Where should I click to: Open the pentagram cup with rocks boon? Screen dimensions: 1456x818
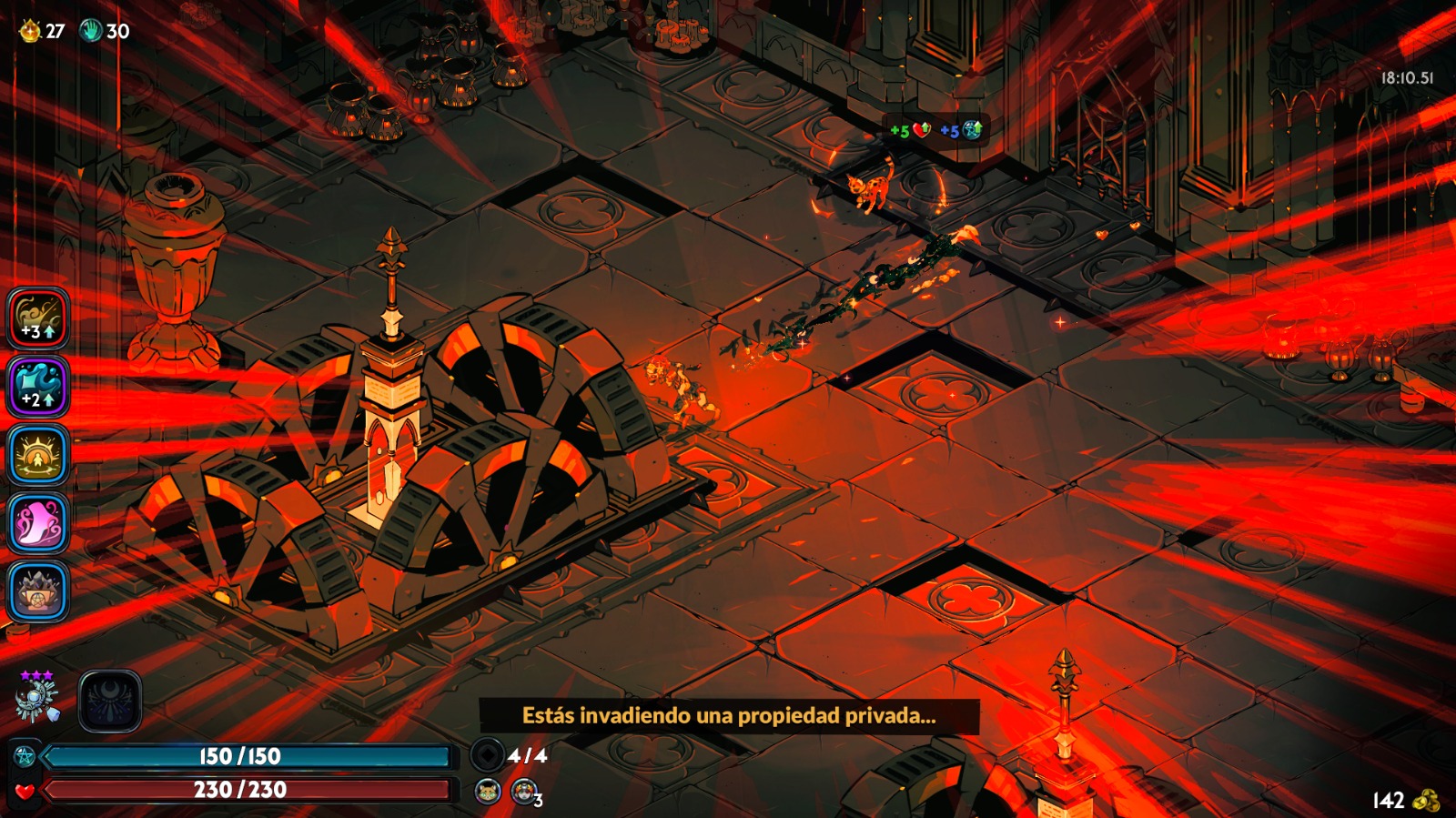(x=38, y=591)
